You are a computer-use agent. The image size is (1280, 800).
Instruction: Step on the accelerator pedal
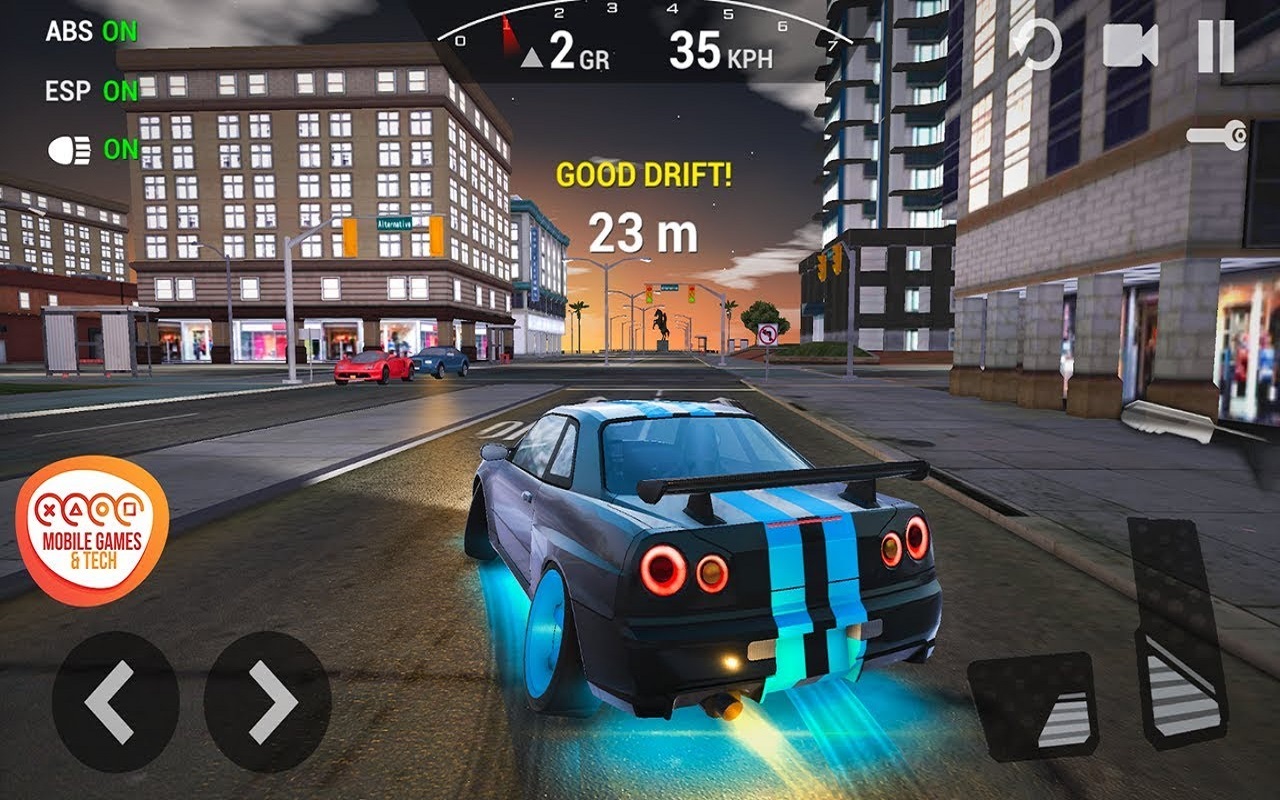click(x=1178, y=632)
